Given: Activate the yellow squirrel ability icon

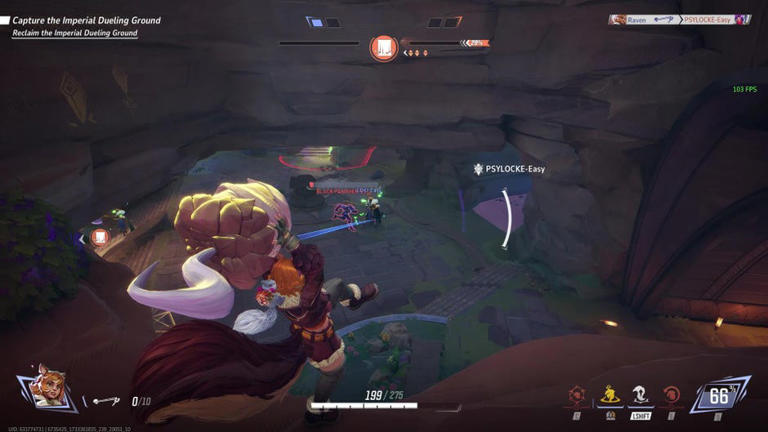Looking at the screenshot, I should pyautogui.click(x=609, y=395).
